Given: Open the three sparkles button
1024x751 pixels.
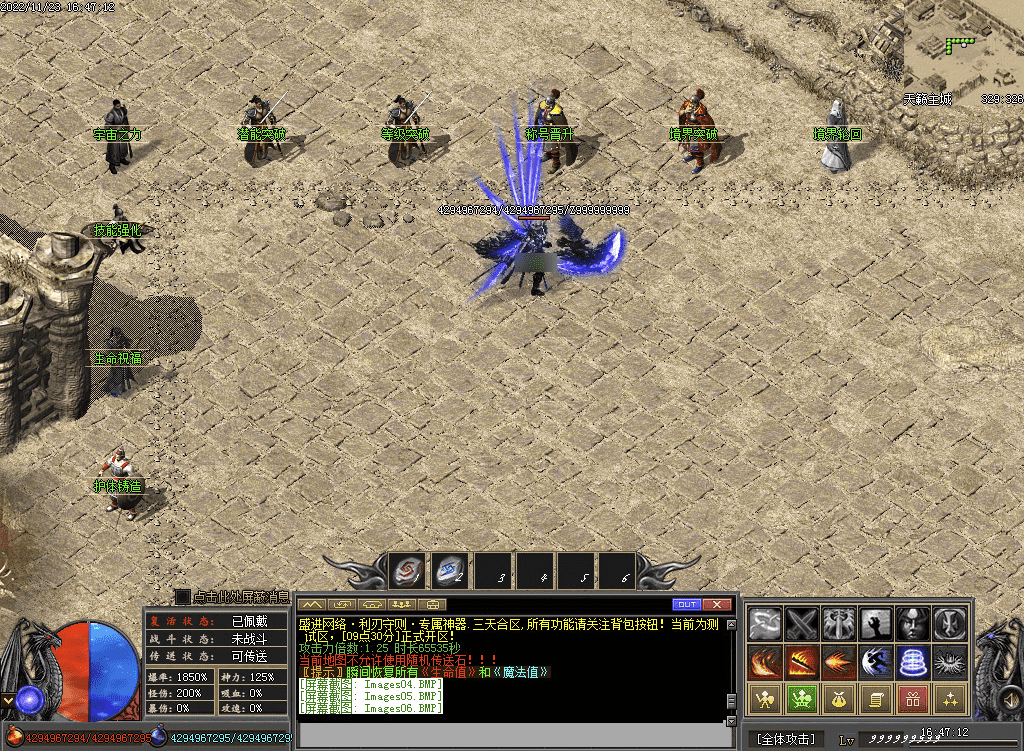Looking at the screenshot, I should (x=949, y=699).
